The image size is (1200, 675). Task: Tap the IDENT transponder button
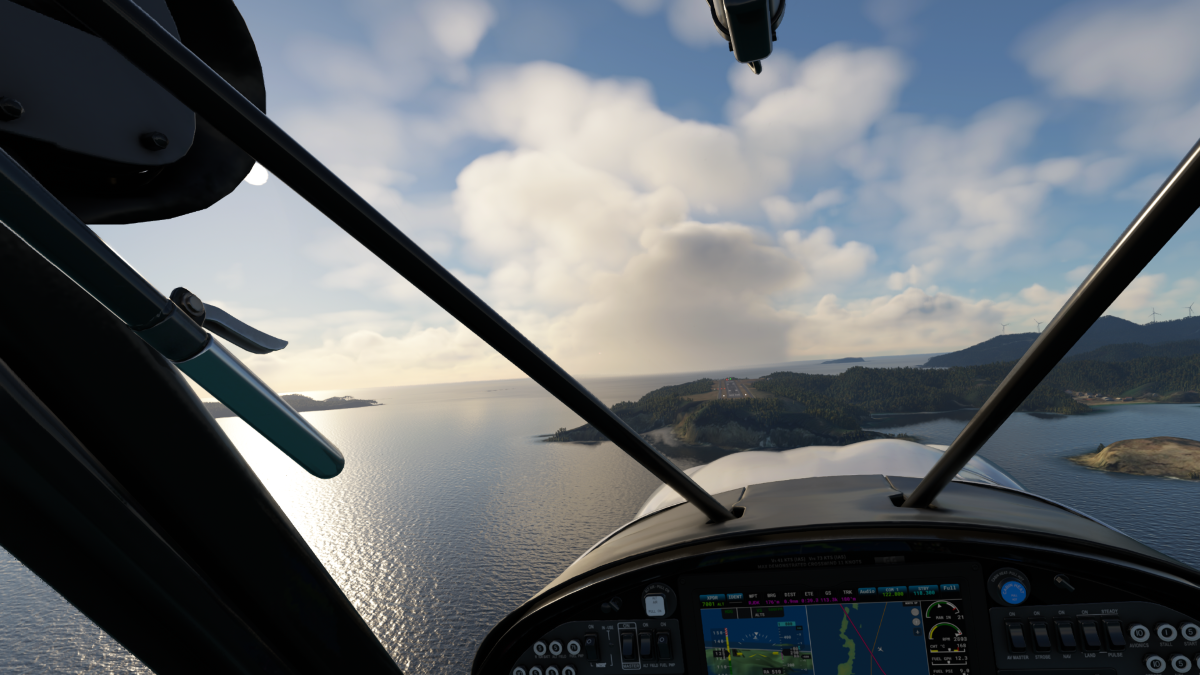735,597
